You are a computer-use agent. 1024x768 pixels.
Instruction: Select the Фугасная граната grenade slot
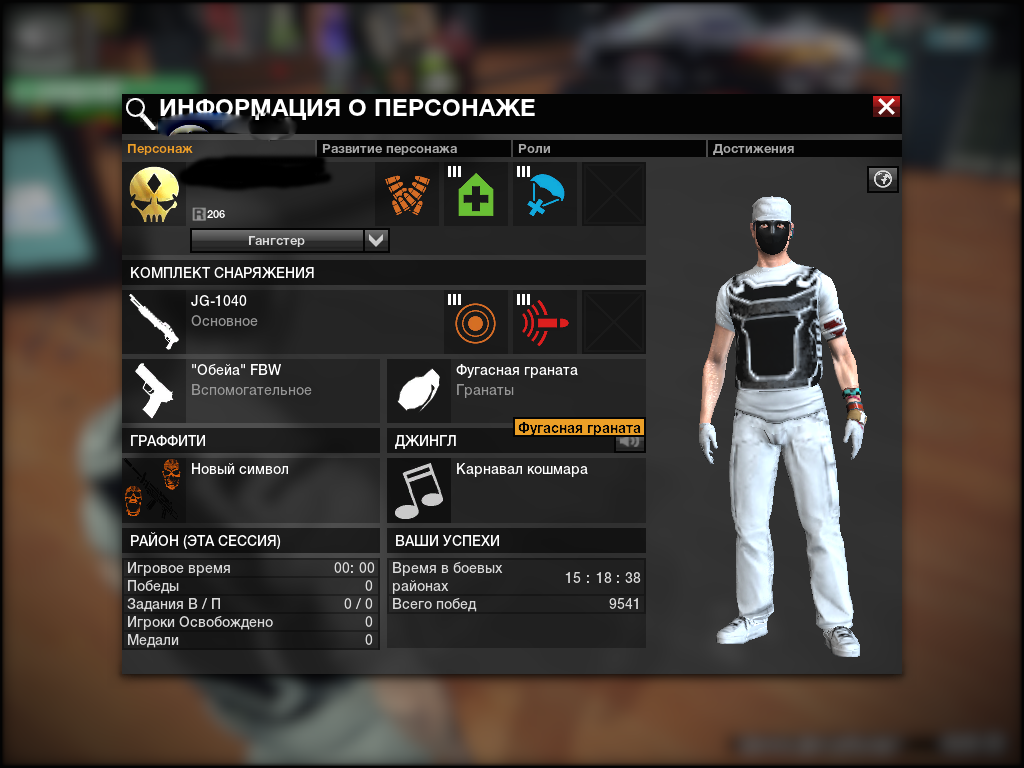coord(515,390)
